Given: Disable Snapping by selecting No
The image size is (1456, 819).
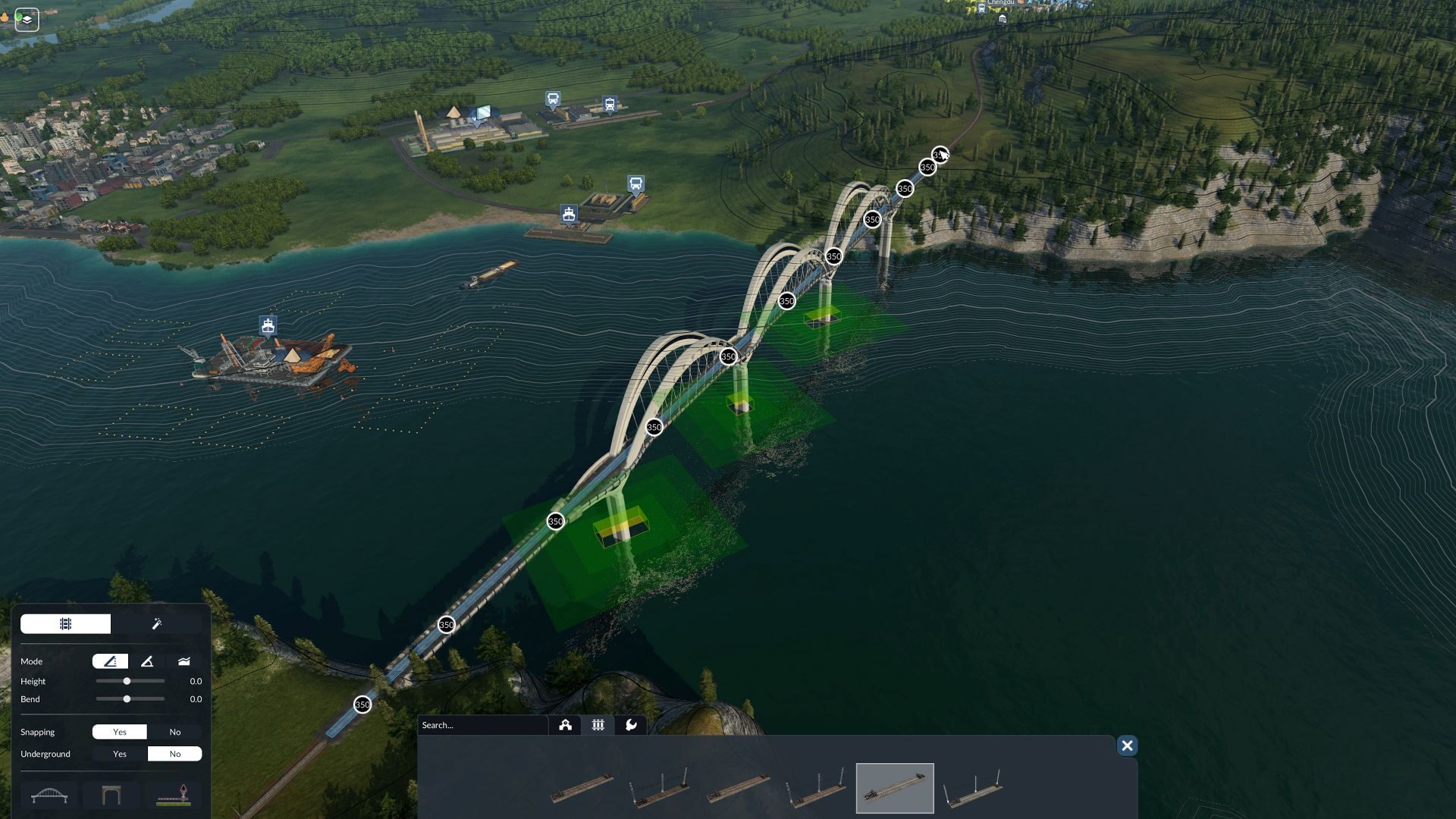Looking at the screenshot, I should (x=176, y=731).
